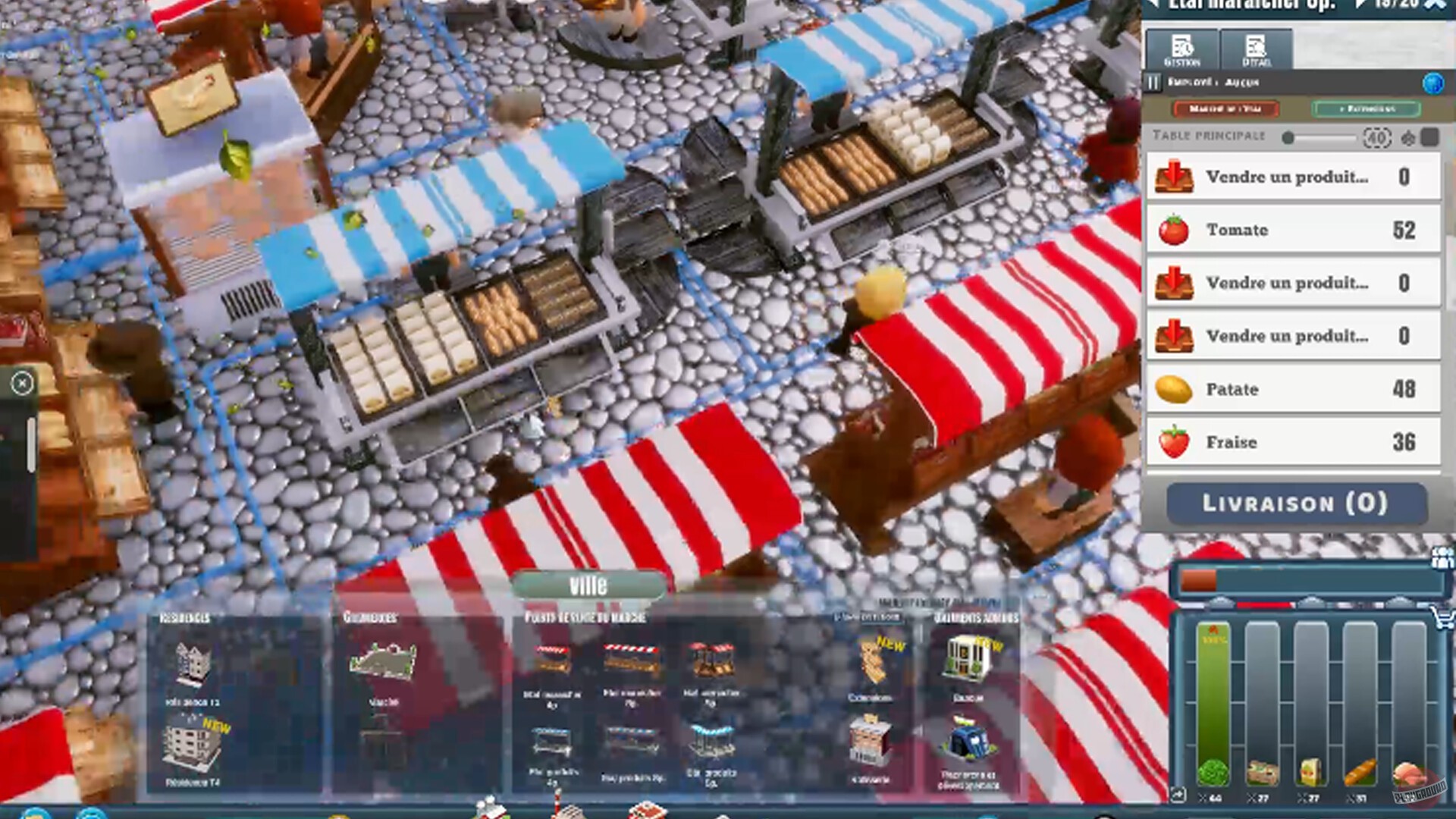Open the Patate product entry
The height and width of the screenshot is (819, 1456).
[x=1175, y=388]
